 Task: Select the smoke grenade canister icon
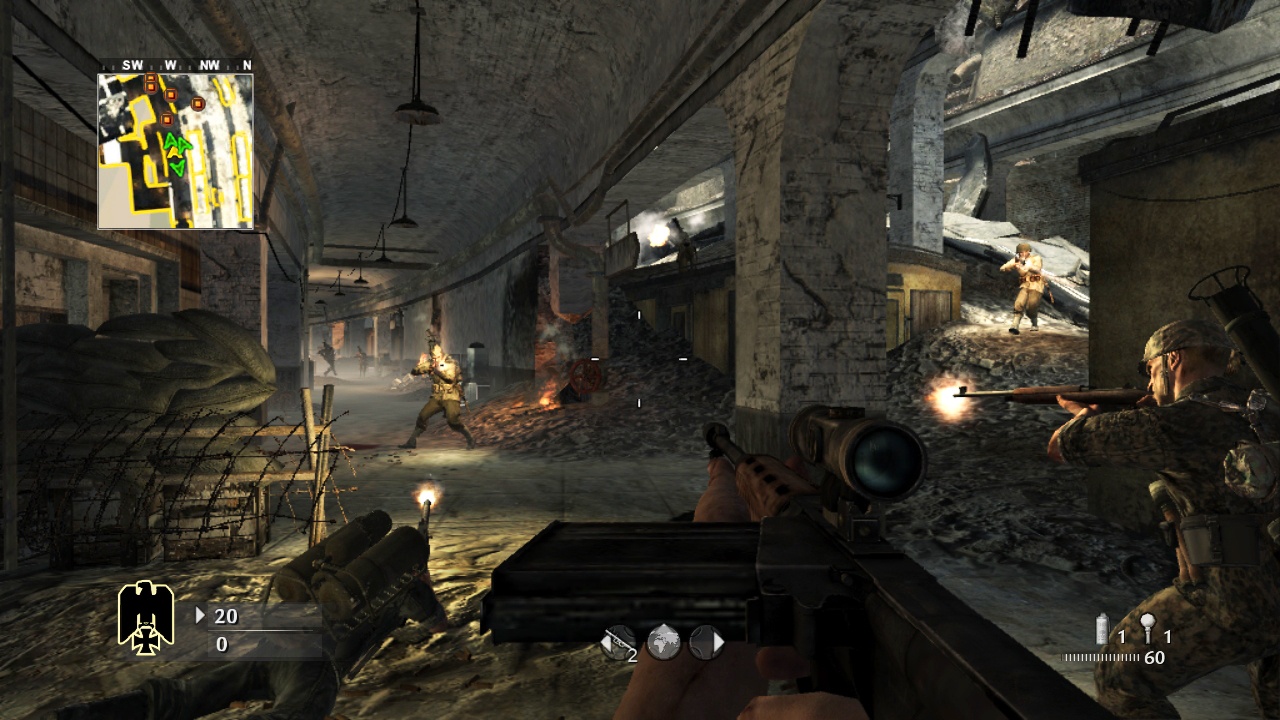1103,629
